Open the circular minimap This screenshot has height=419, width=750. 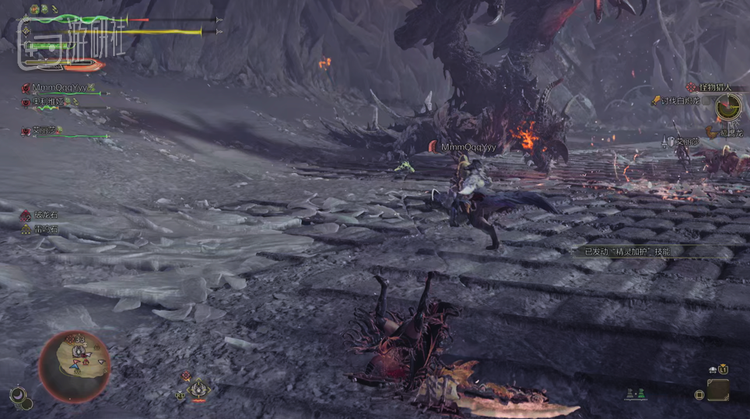(x=75, y=367)
